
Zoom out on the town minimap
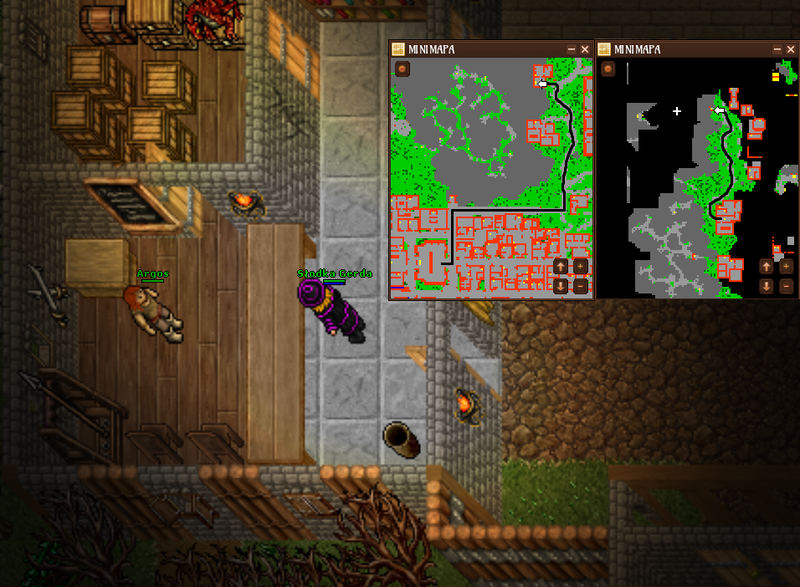pyautogui.click(x=580, y=285)
